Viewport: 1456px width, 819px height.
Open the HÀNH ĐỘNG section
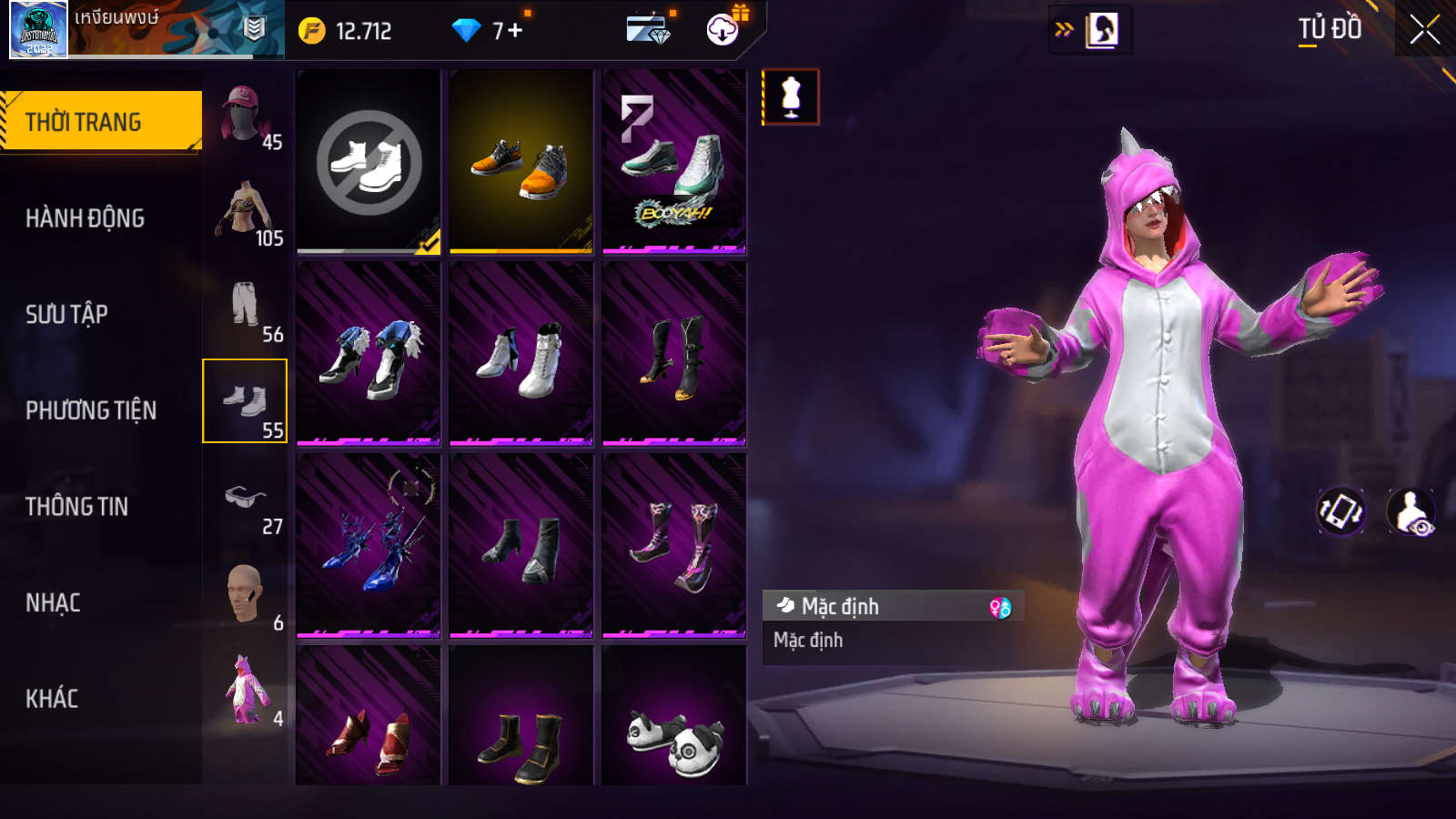(x=85, y=218)
